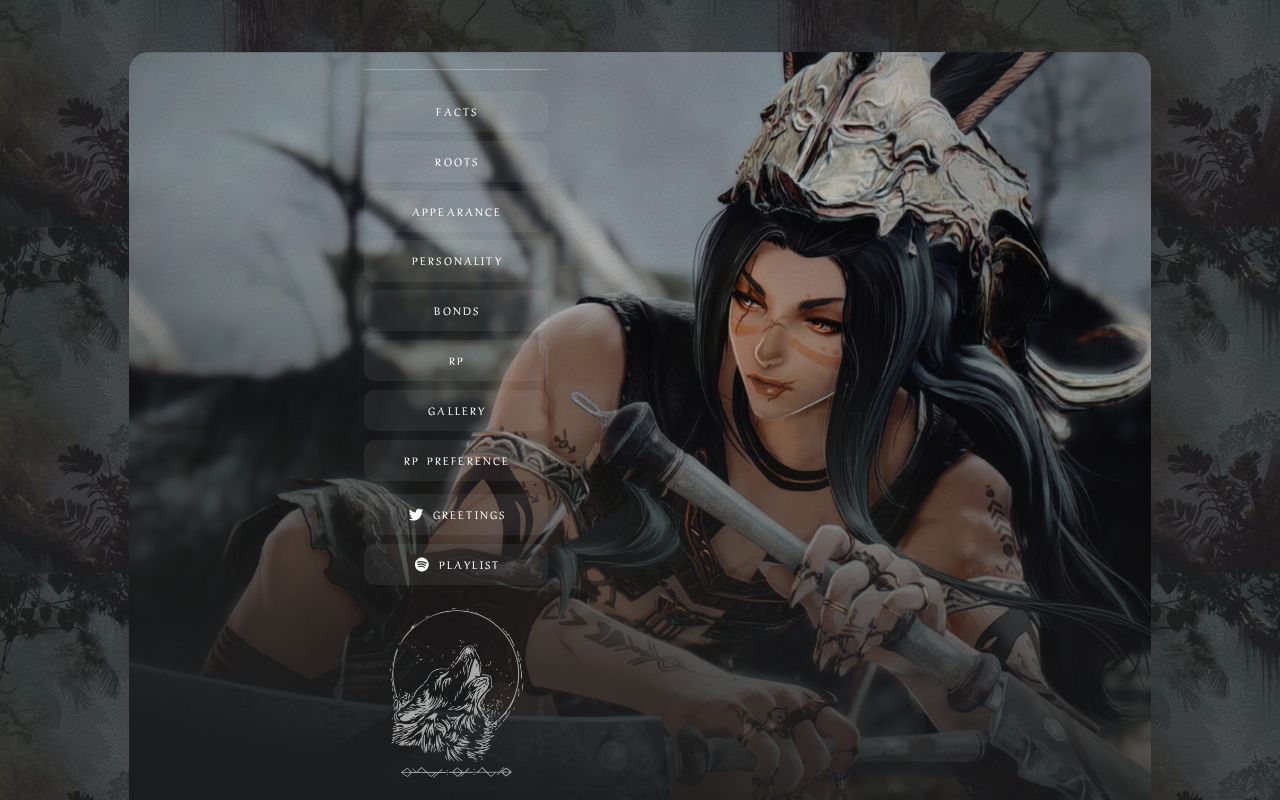
Task: Open the Facts section
Action: pyautogui.click(x=456, y=112)
